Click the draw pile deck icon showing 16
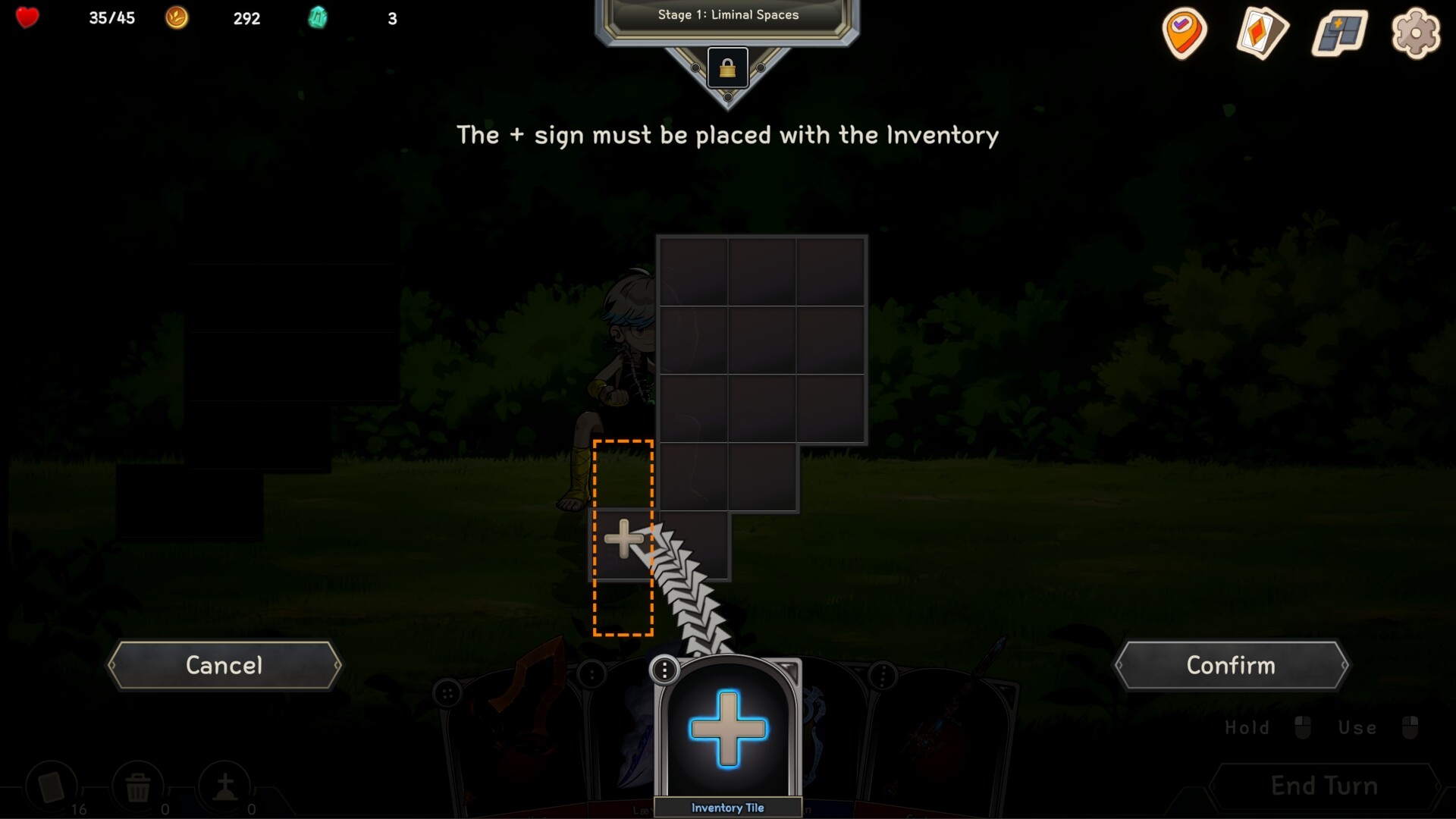1456x819 pixels. click(50, 786)
